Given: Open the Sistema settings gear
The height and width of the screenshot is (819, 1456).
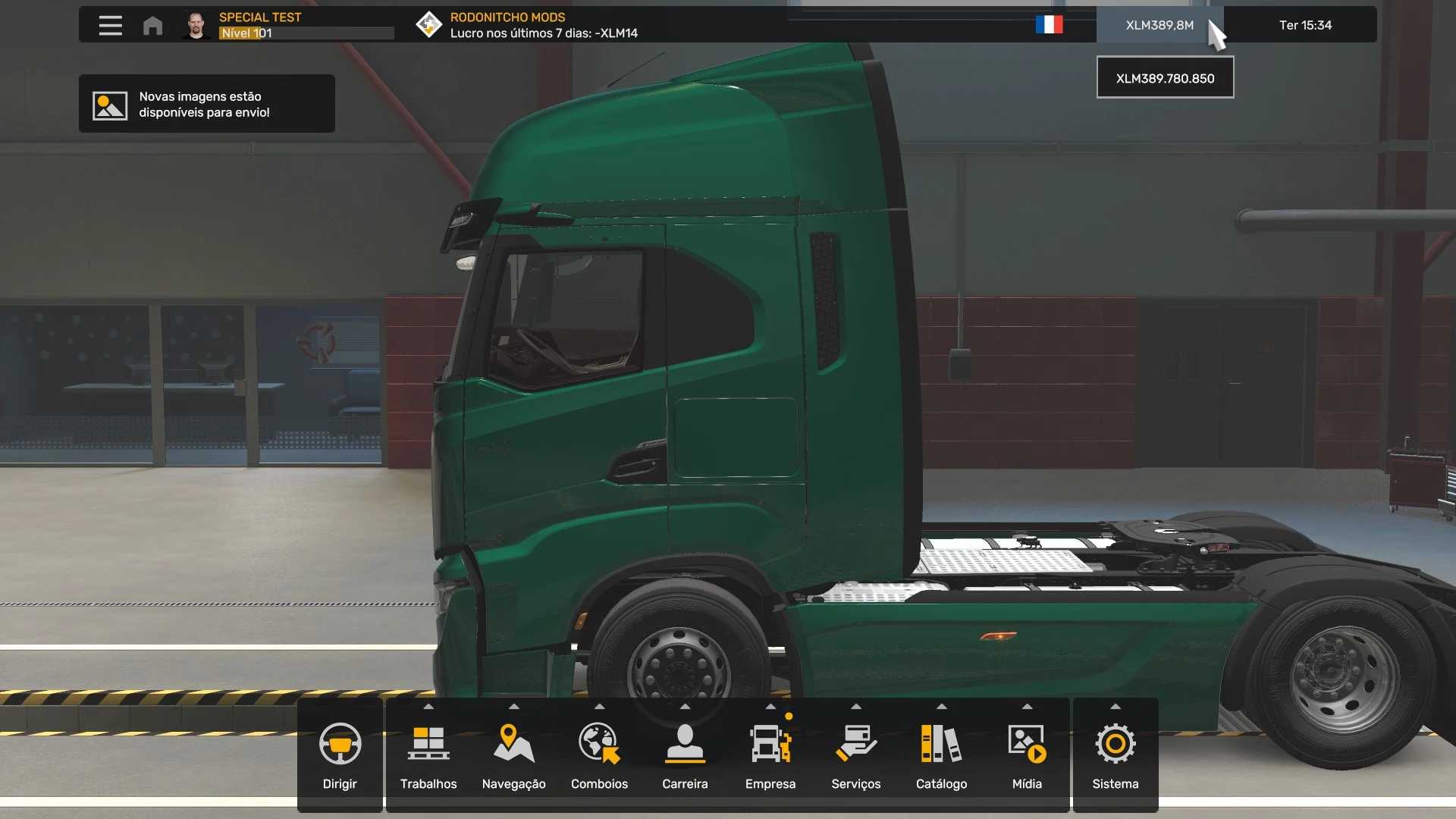Looking at the screenshot, I should point(1115,755).
